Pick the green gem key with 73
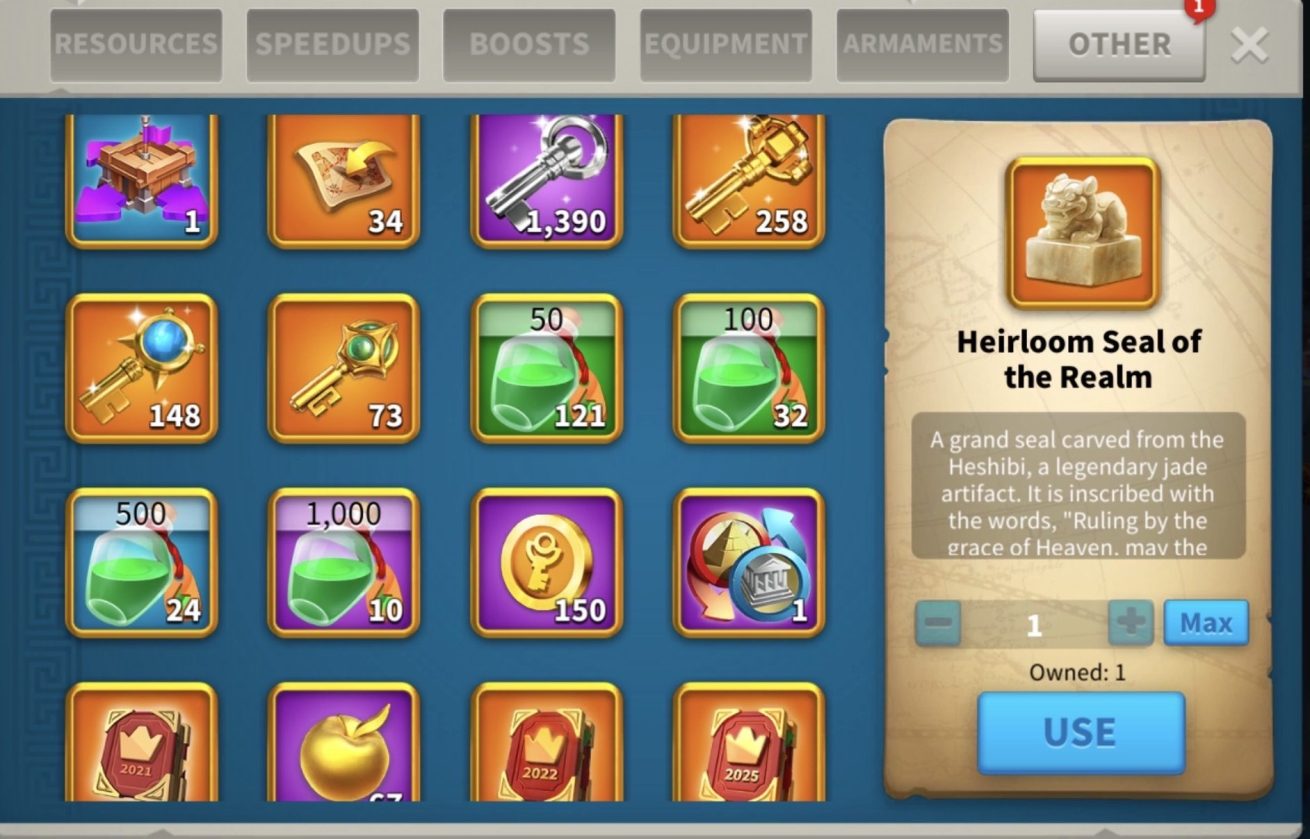 coord(344,368)
